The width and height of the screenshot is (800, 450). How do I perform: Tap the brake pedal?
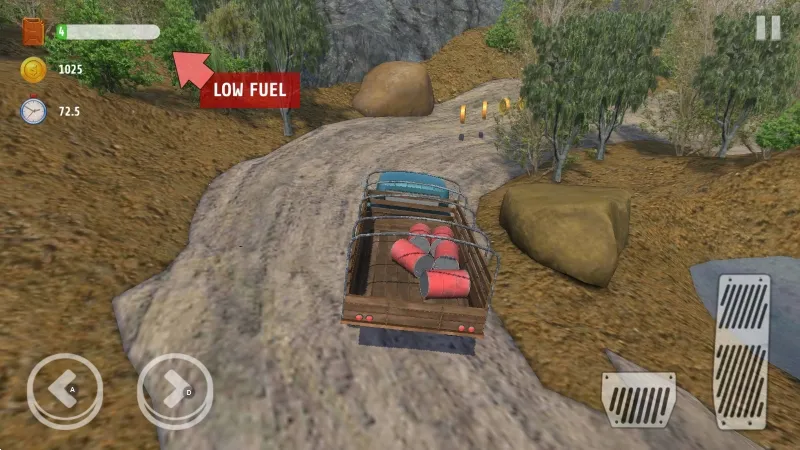click(638, 400)
